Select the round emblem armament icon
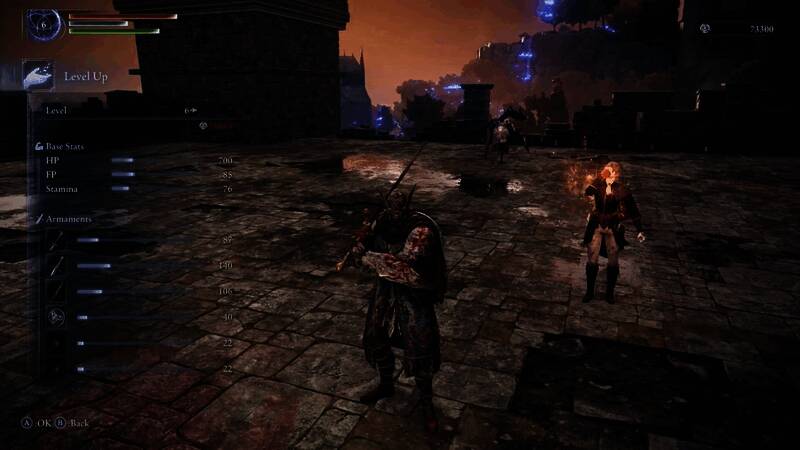800x450 pixels. 56,317
